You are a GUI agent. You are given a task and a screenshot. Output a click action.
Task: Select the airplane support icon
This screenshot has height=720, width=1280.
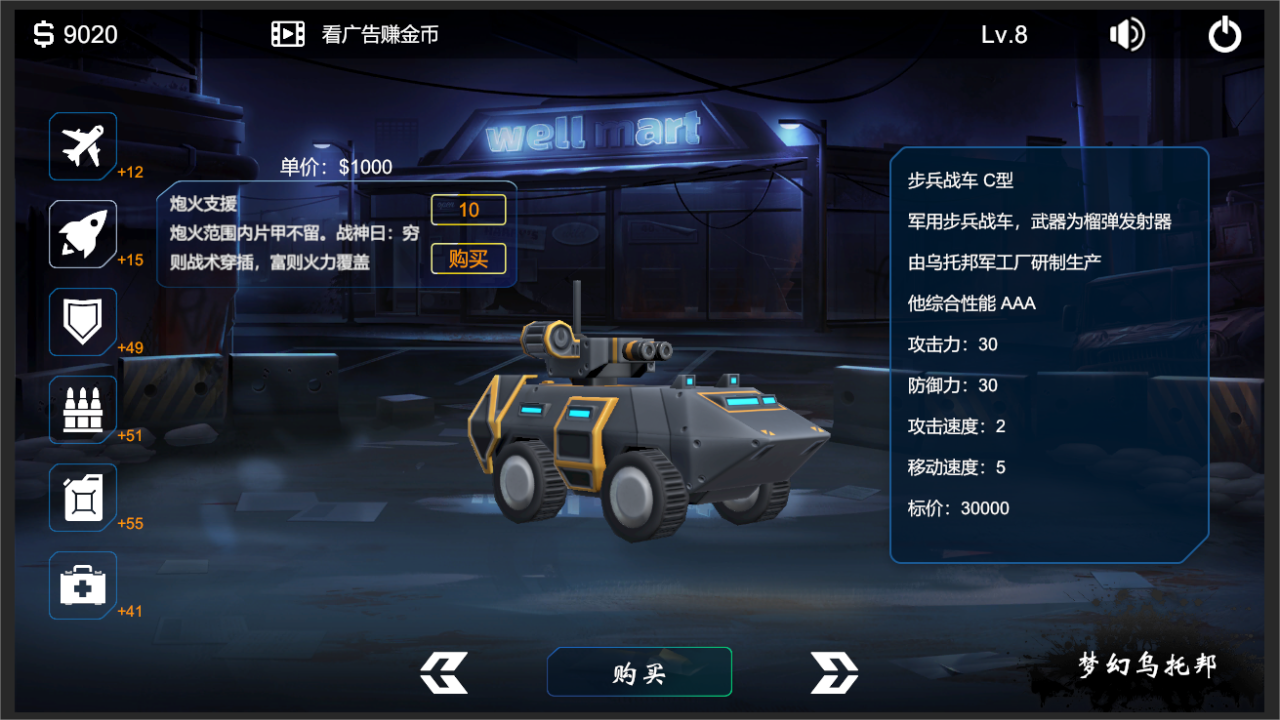[82, 146]
